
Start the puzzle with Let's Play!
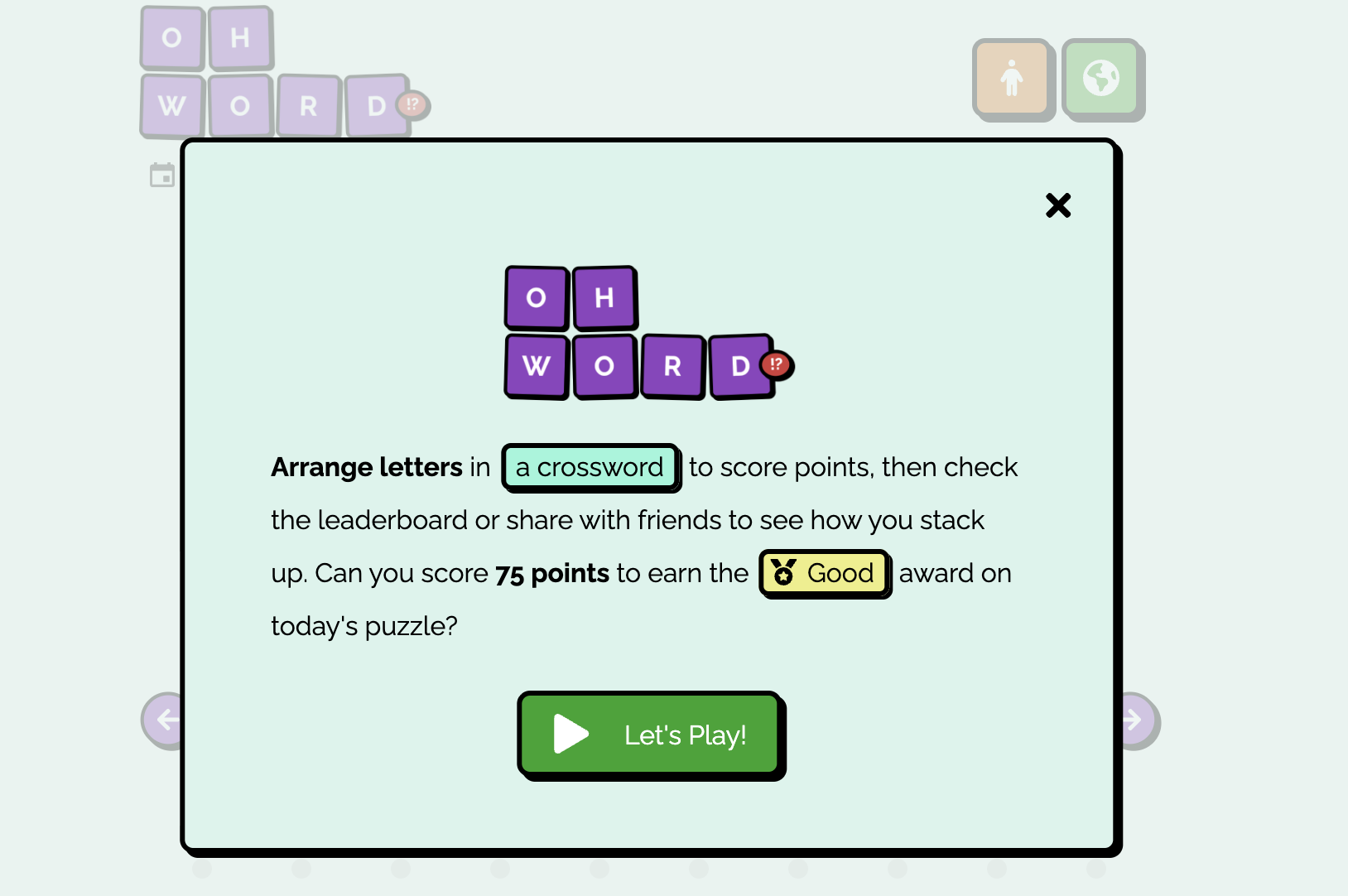650,735
